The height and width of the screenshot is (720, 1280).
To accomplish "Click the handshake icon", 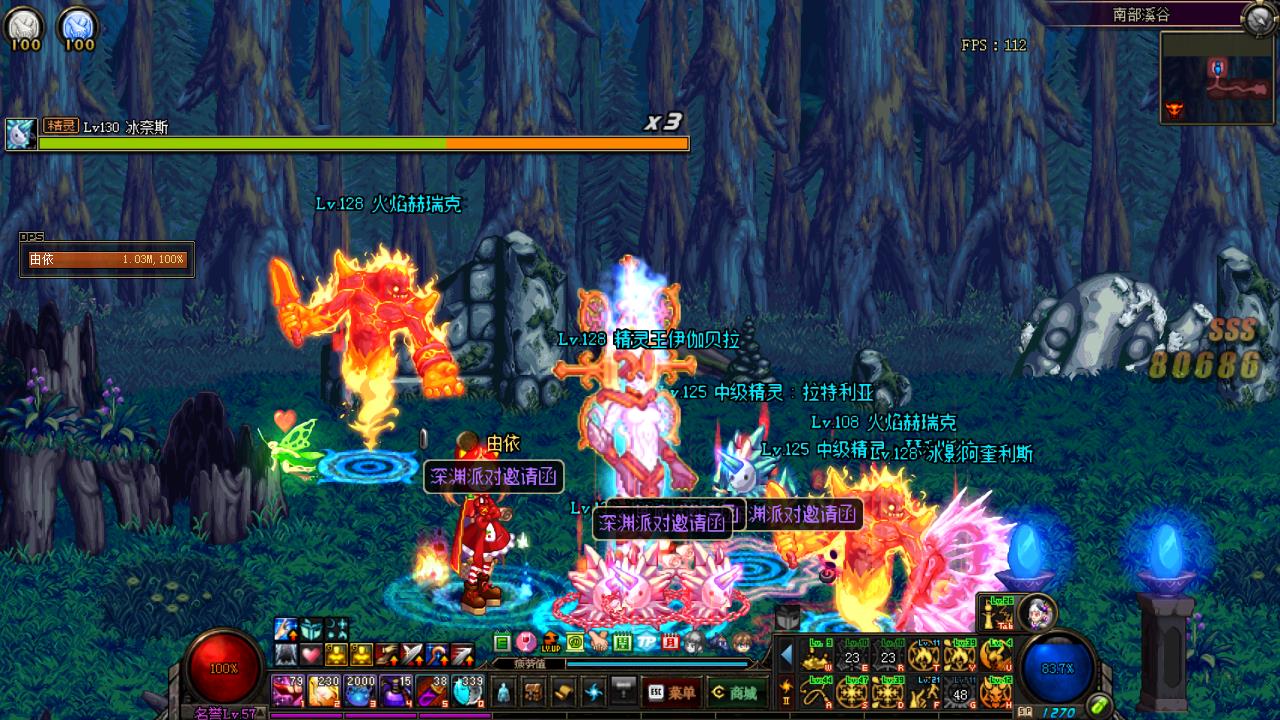I will pos(598,642).
